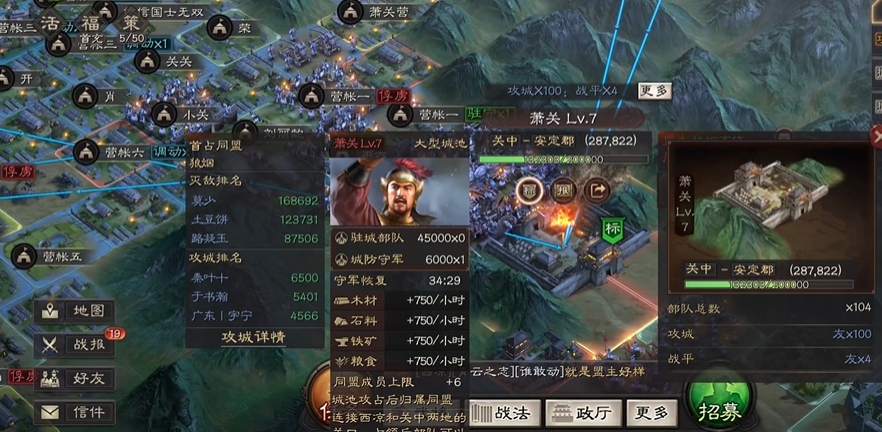Click 更多 next to 攻城X100 text
Viewport: 882px width, 432px height.
tap(654, 90)
